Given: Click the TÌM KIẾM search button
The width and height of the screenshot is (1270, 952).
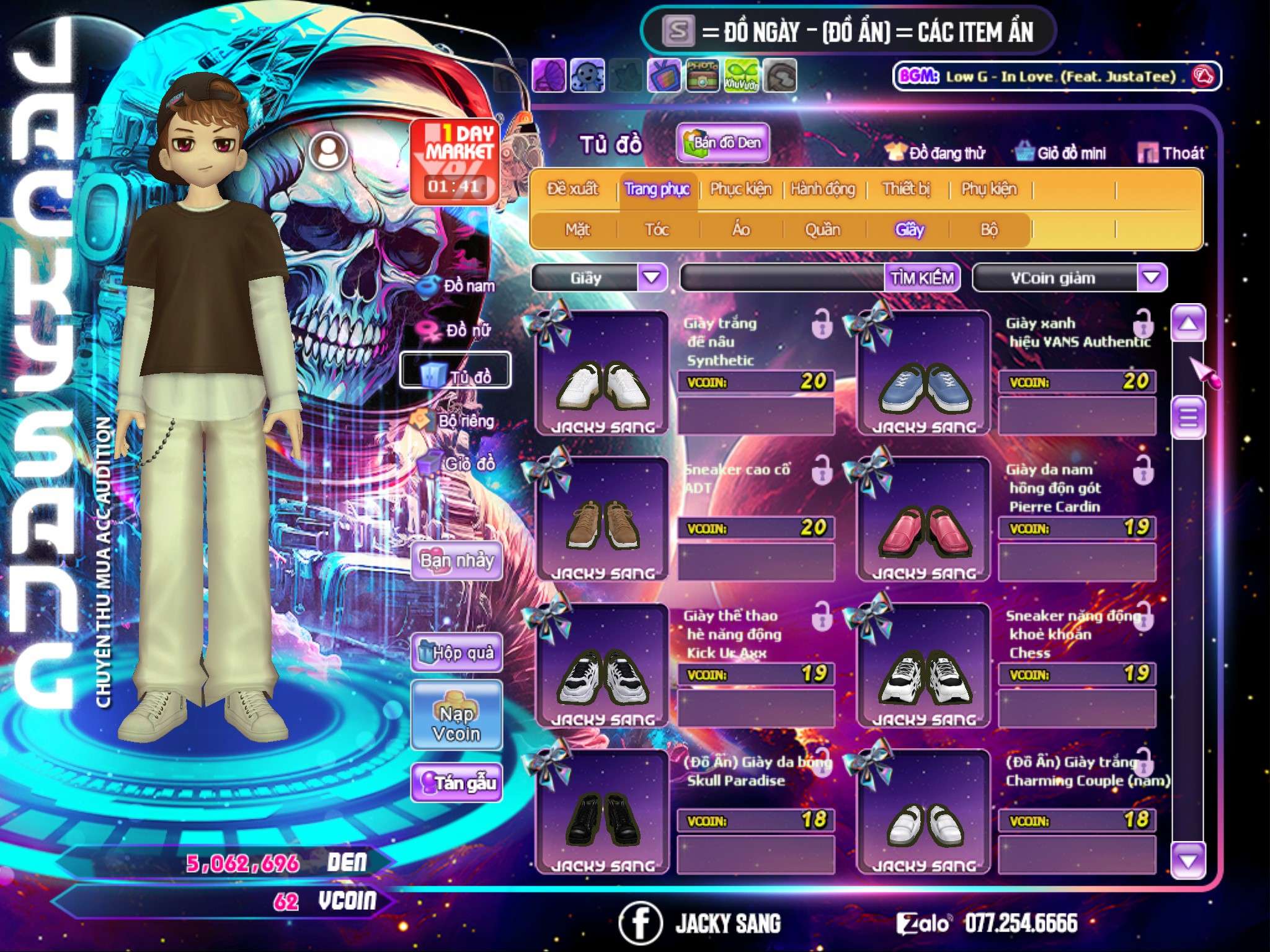Looking at the screenshot, I should [922, 278].
